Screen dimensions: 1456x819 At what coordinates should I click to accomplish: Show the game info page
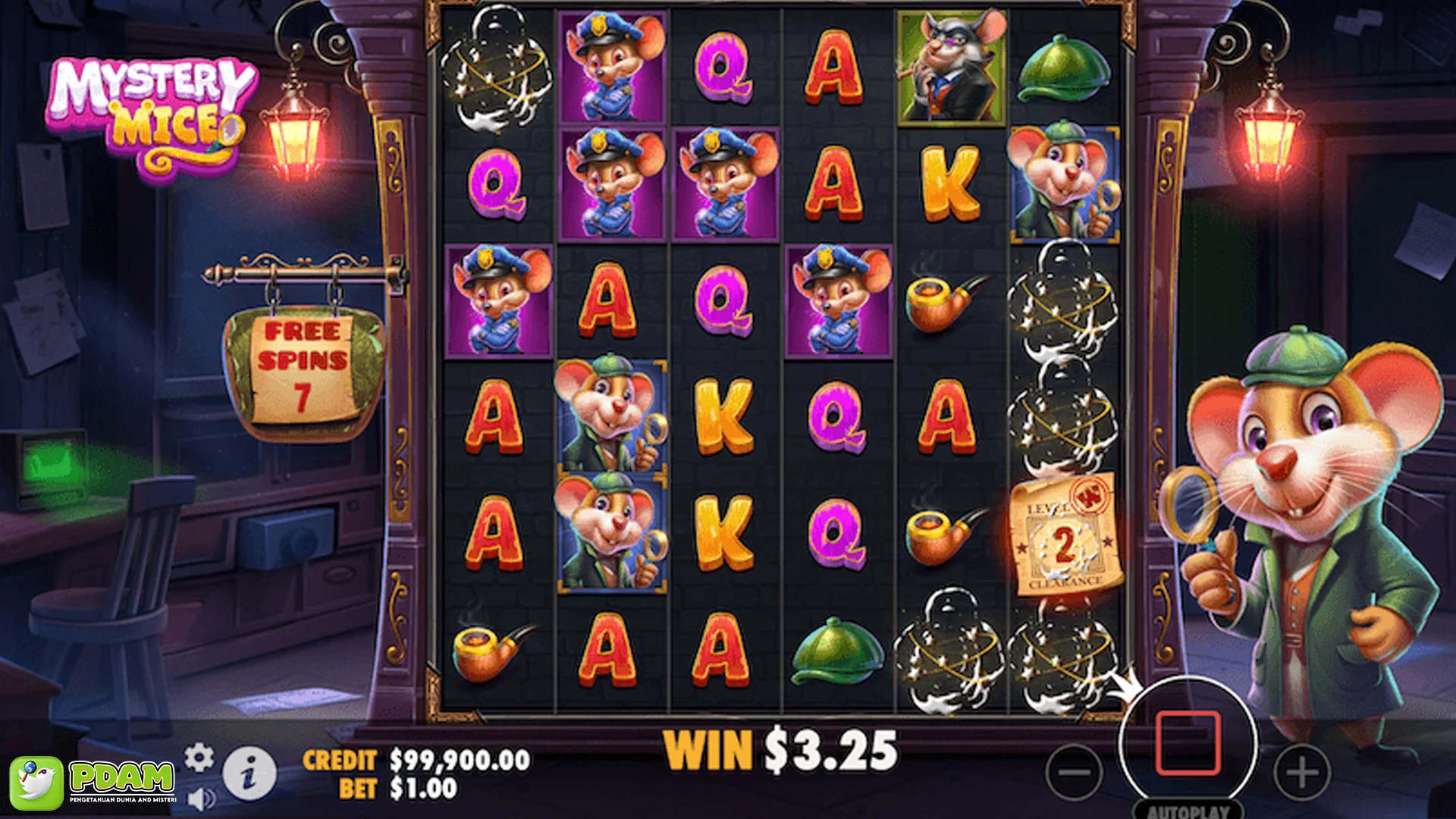pos(249,773)
